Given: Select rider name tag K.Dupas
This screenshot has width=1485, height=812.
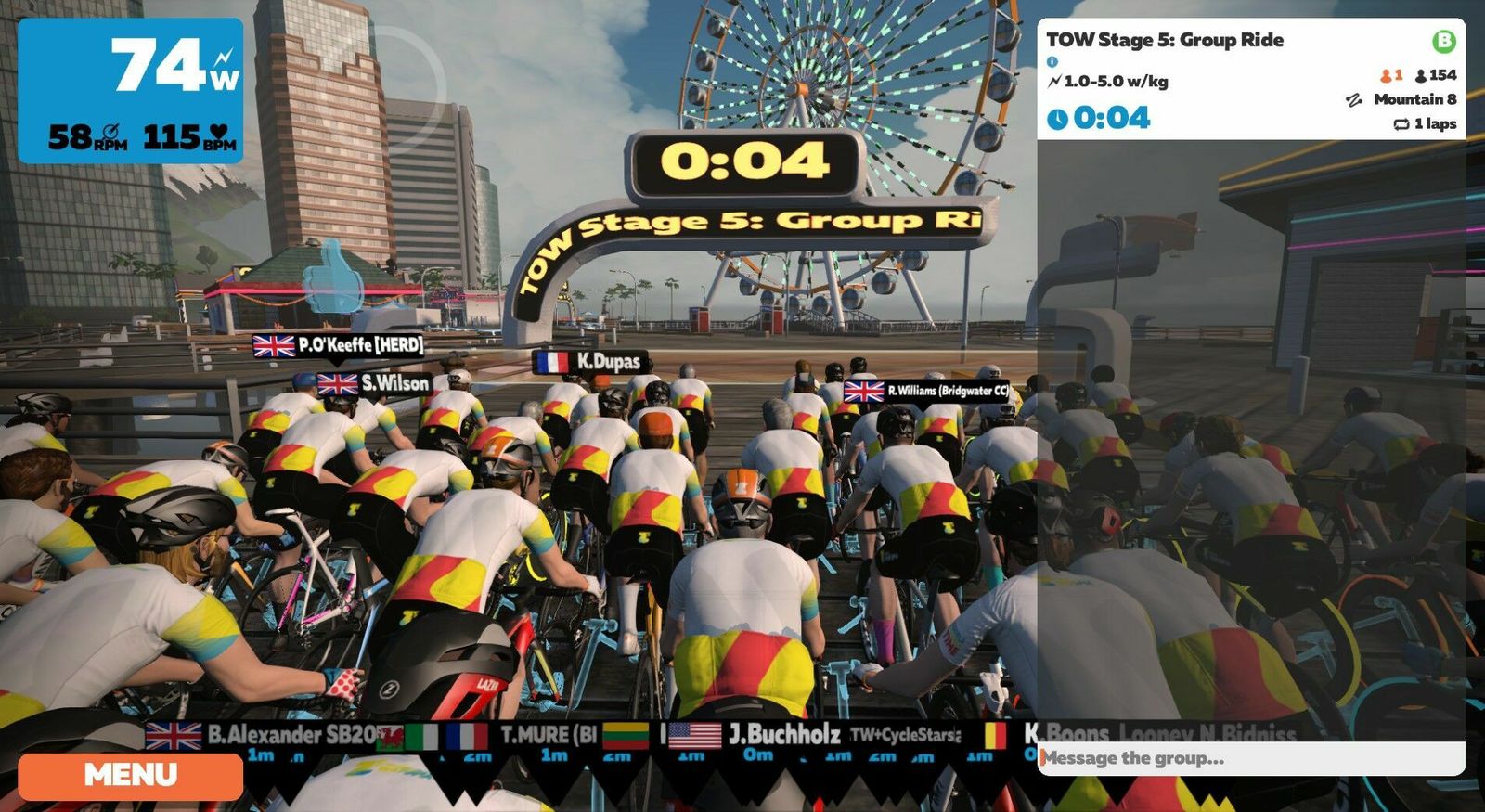Looking at the screenshot, I should pyautogui.click(x=591, y=362).
